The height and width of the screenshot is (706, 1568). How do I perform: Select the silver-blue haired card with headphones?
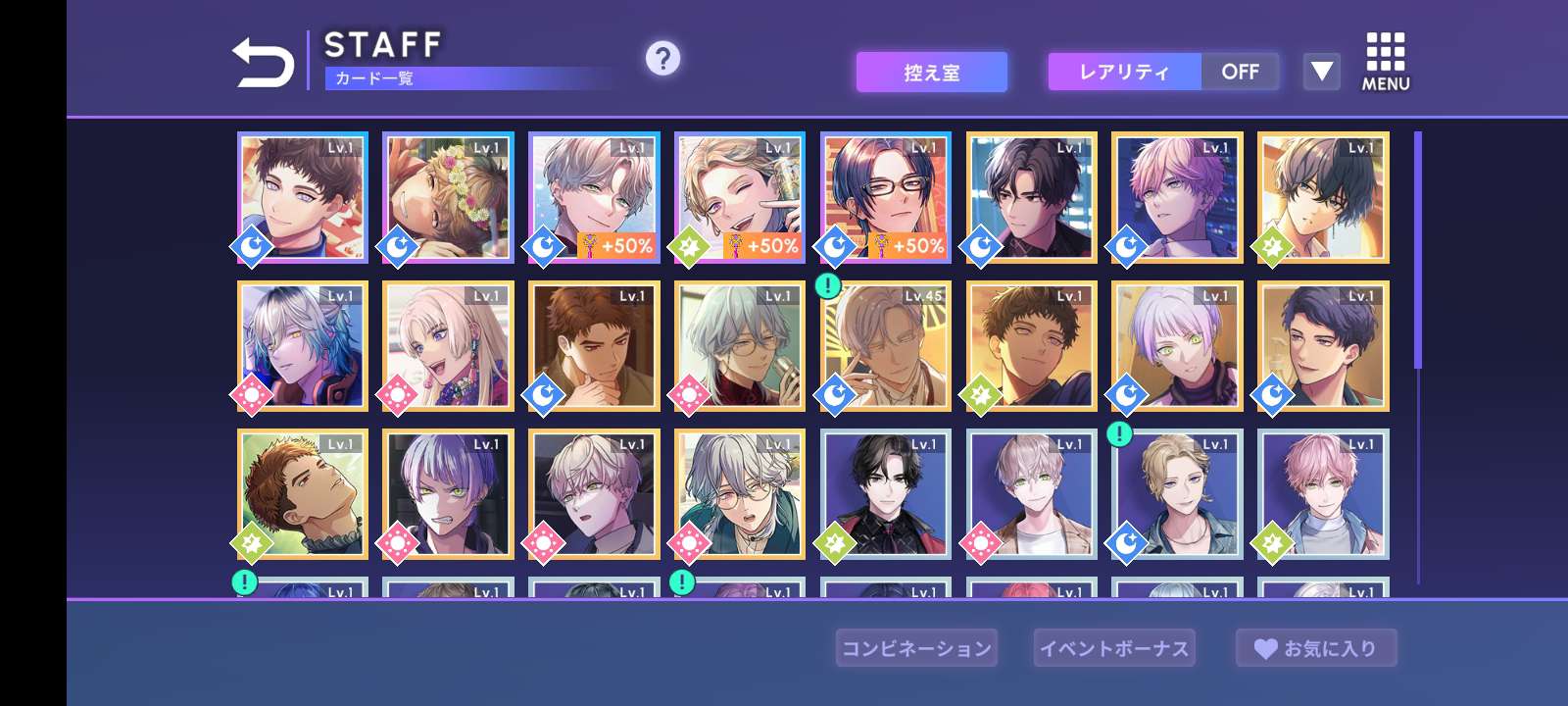[x=302, y=345]
